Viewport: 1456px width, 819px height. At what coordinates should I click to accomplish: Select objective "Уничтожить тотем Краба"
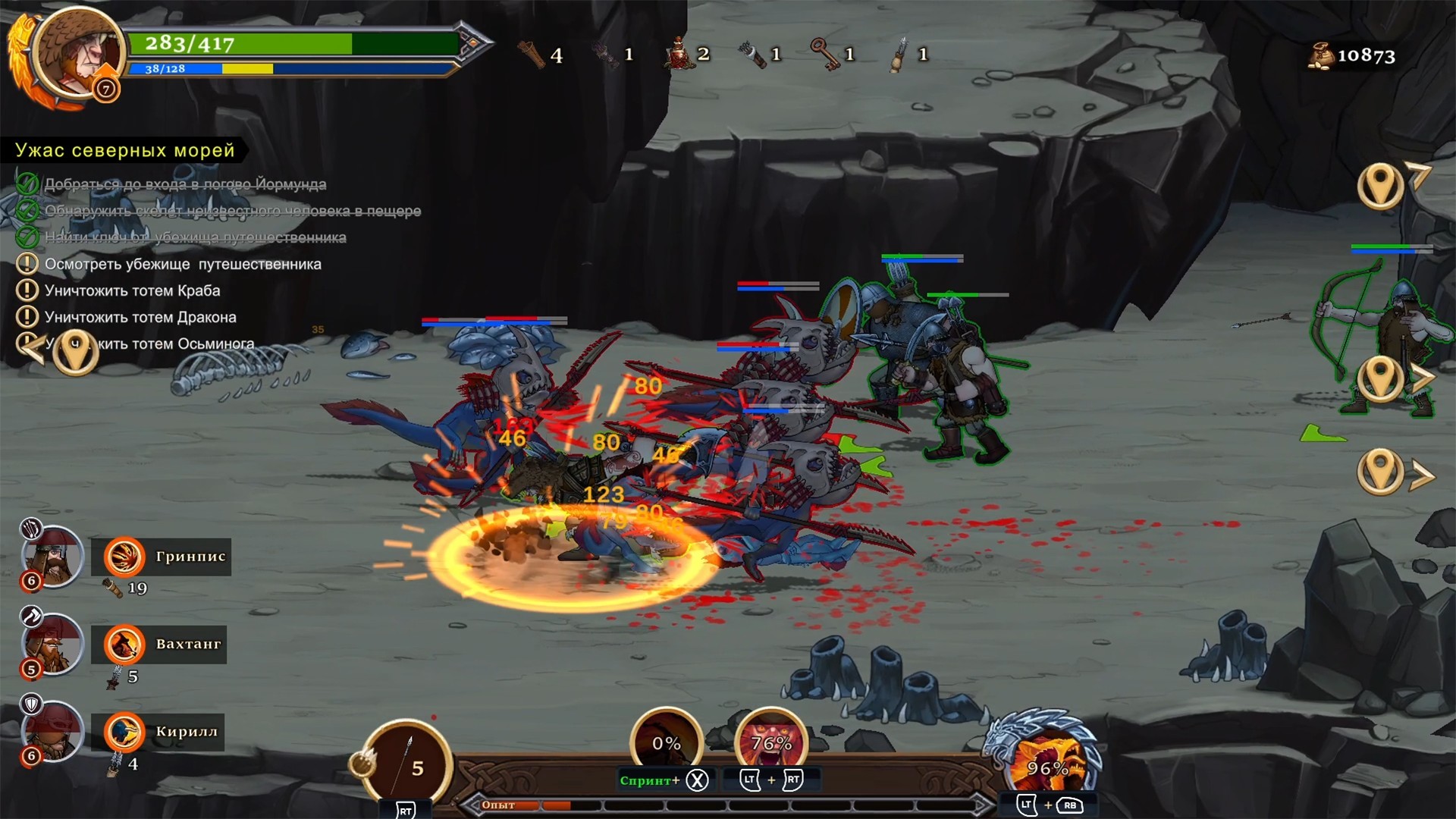click(x=132, y=290)
